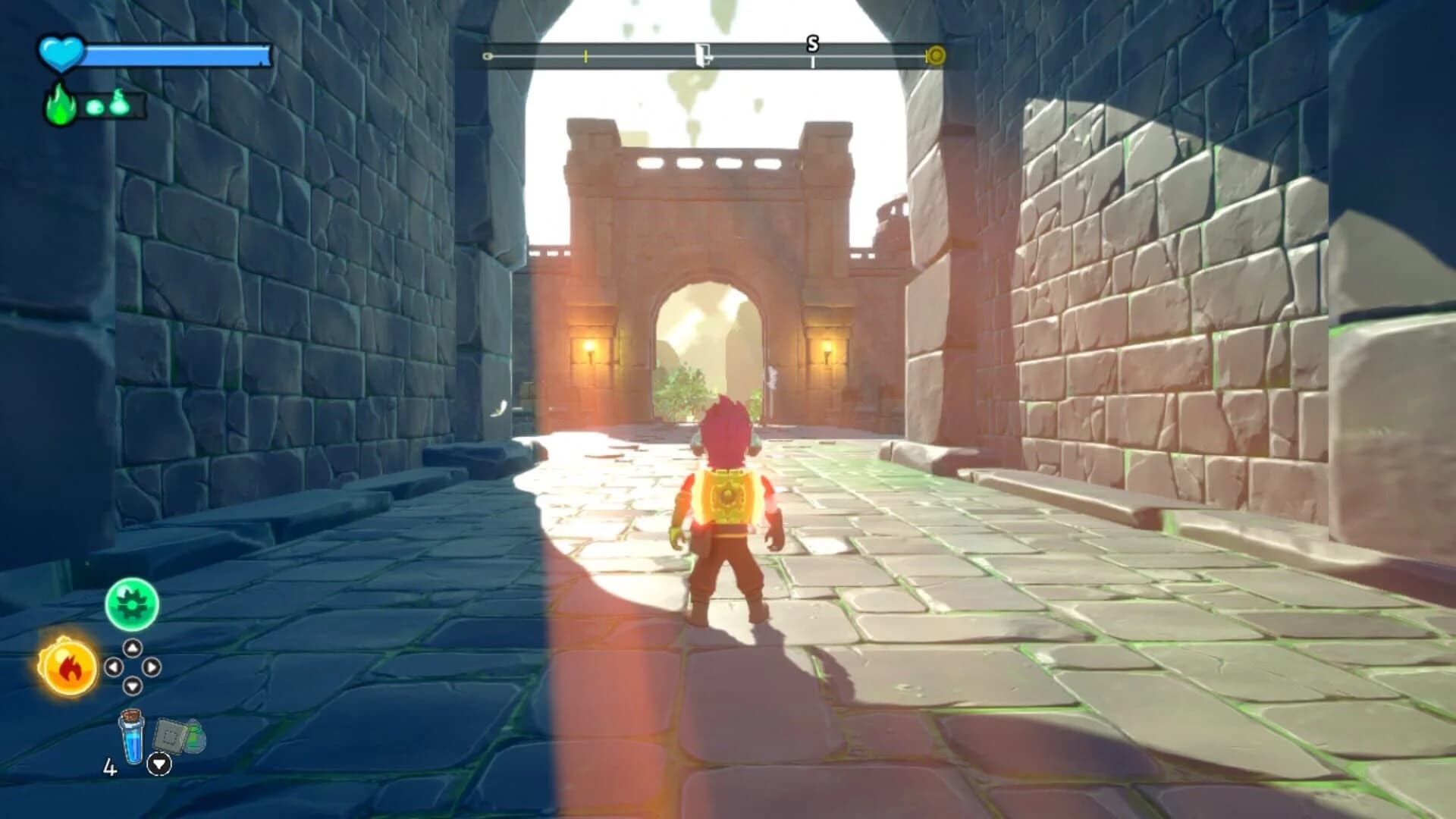Toggle the left ability slot arrow

coord(115,666)
